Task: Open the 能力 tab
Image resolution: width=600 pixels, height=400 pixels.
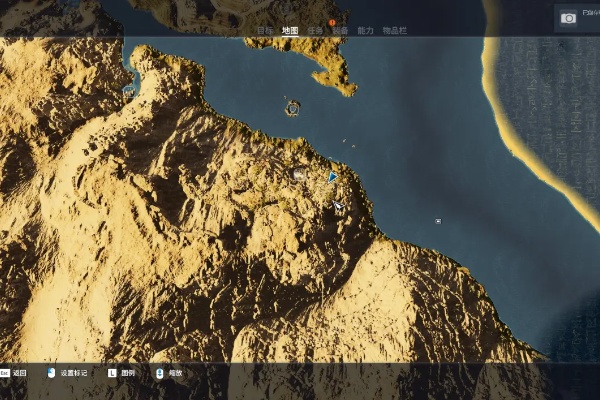Action: [365, 31]
